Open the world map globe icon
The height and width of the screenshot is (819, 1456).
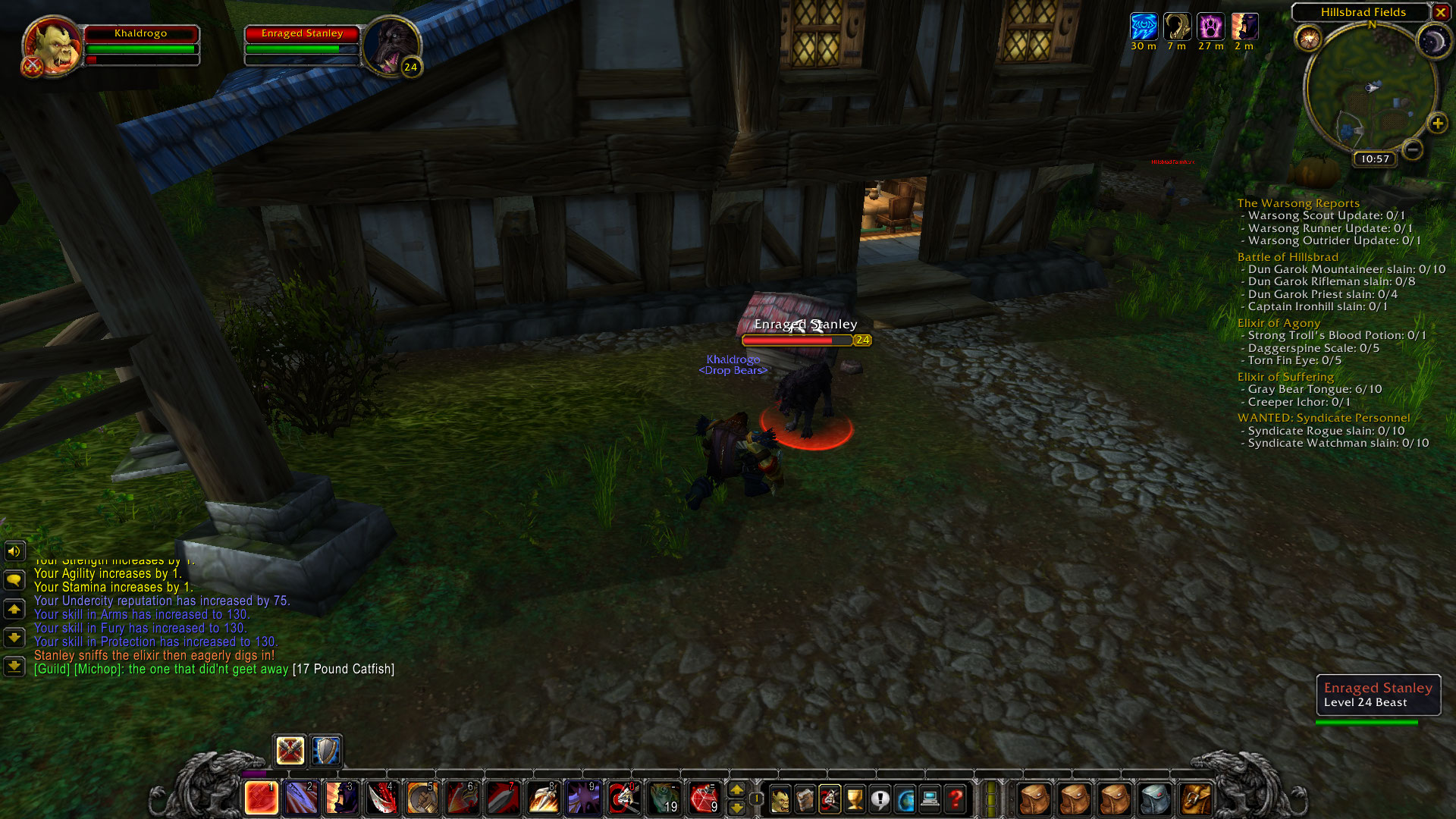906,798
